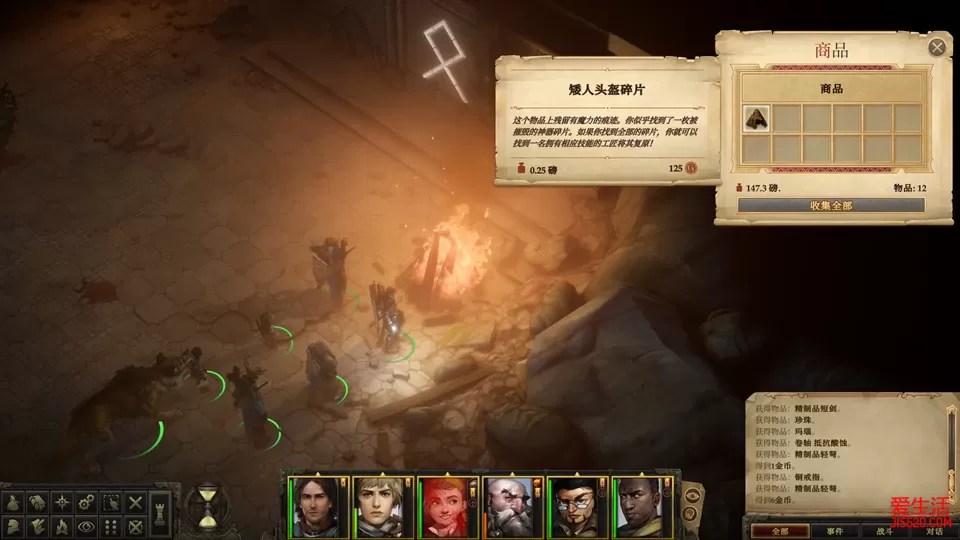Switch to the 对话 dialogue log tab
The width and height of the screenshot is (960, 540).
point(934,531)
